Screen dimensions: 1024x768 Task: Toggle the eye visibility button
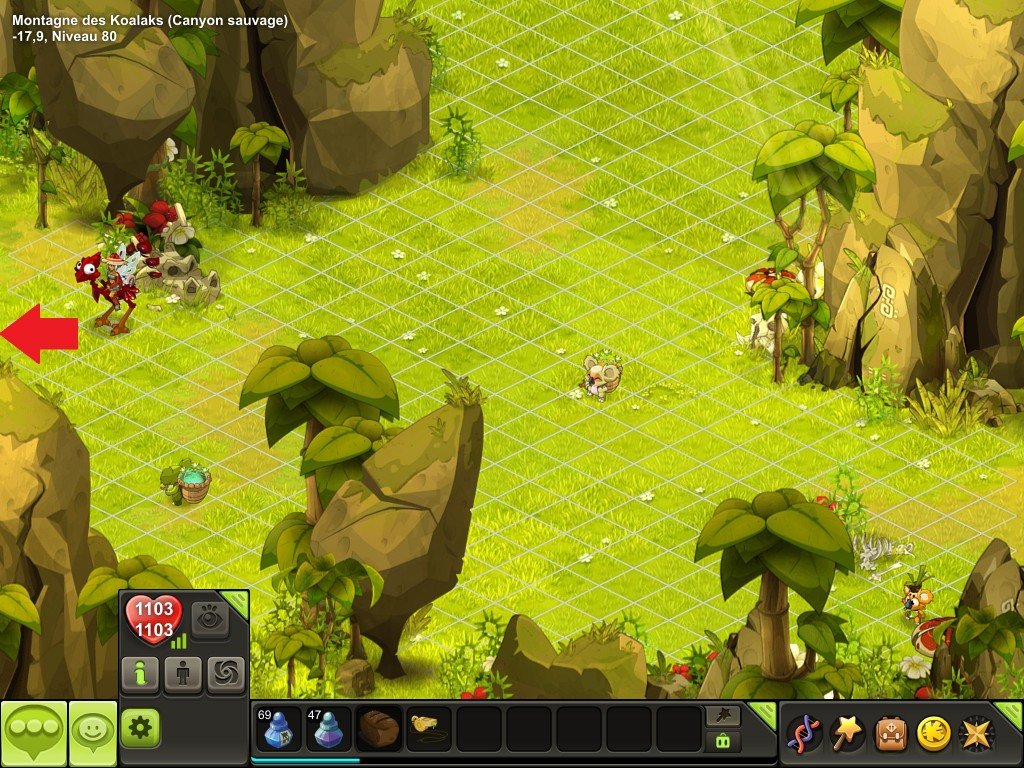[x=210, y=620]
